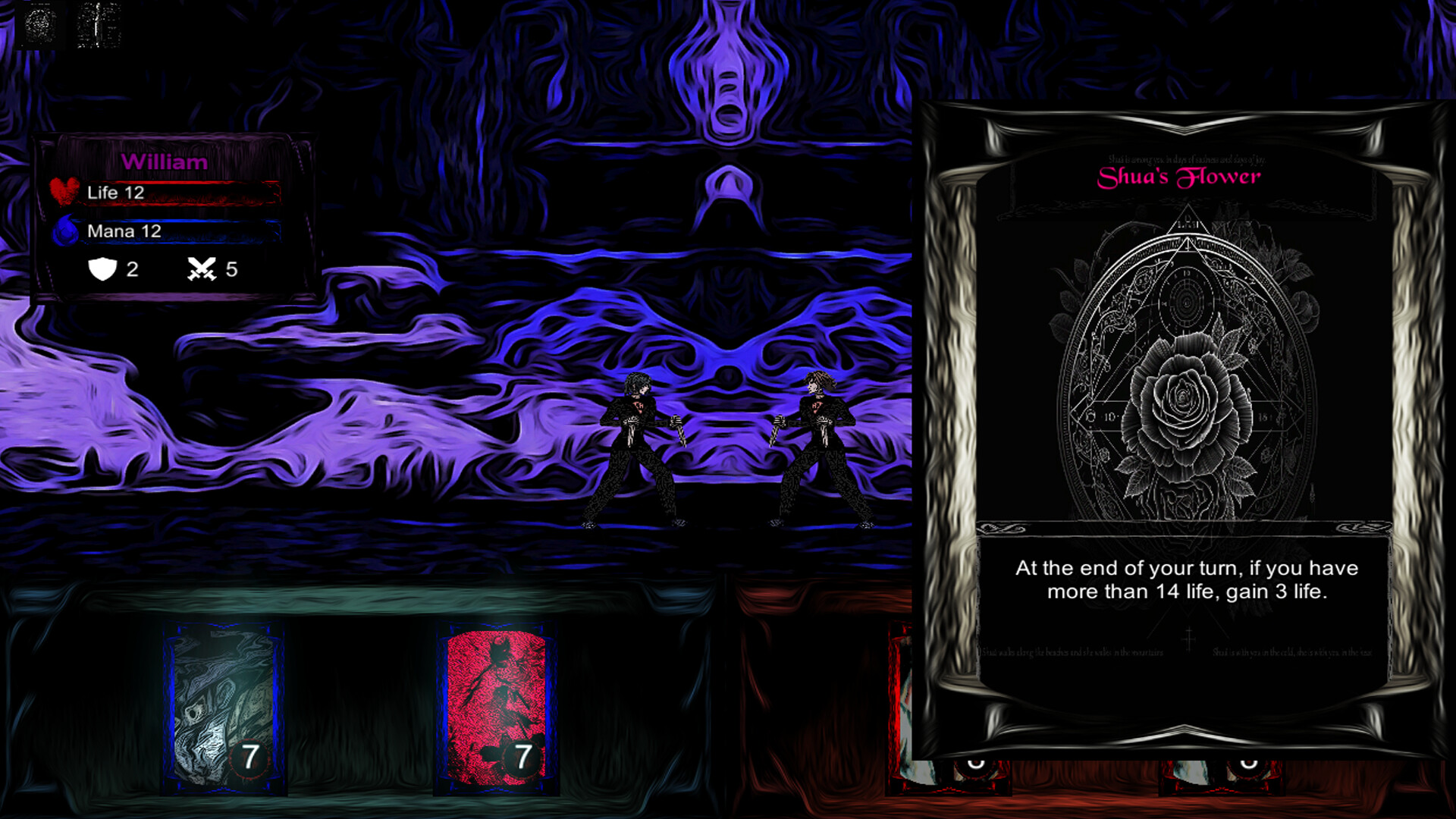Click William's name header

[x=165, y=162]
